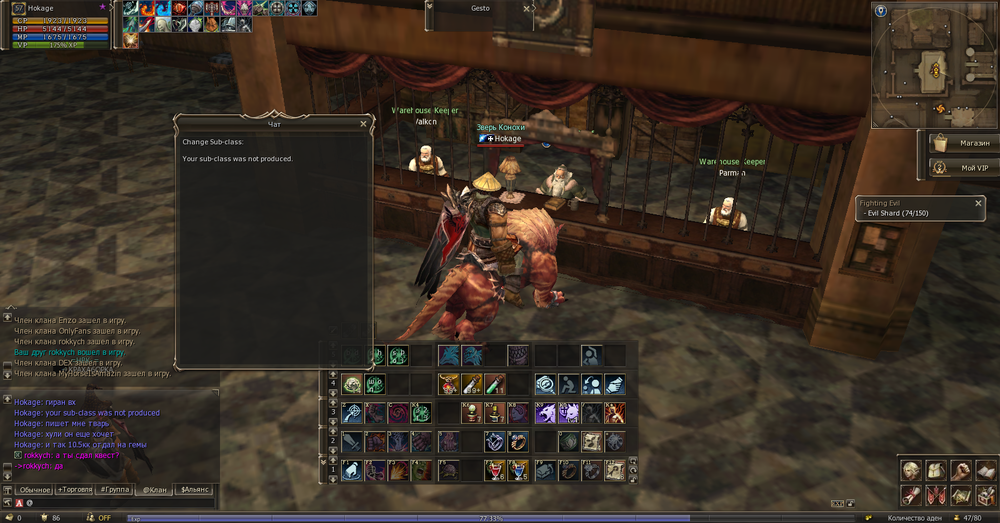Viewport: 1000px width, 523px height.
Task: Open the #Группа chat tab
Action: (116, 490)
